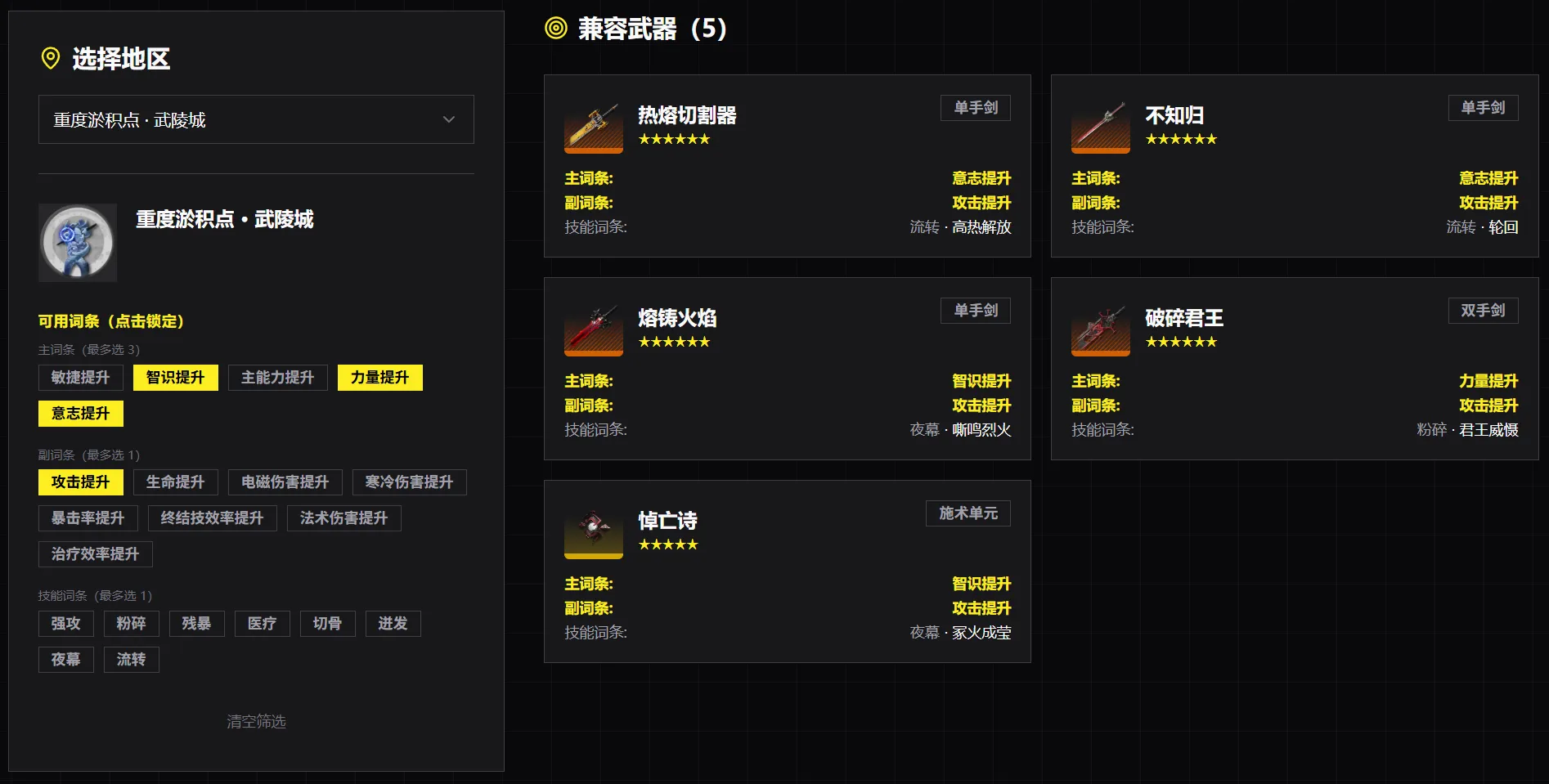Click the 破碎君王 weapon icon
Image resolution: width=1549 pixels, height=784 pixels.
[1100, 330]
